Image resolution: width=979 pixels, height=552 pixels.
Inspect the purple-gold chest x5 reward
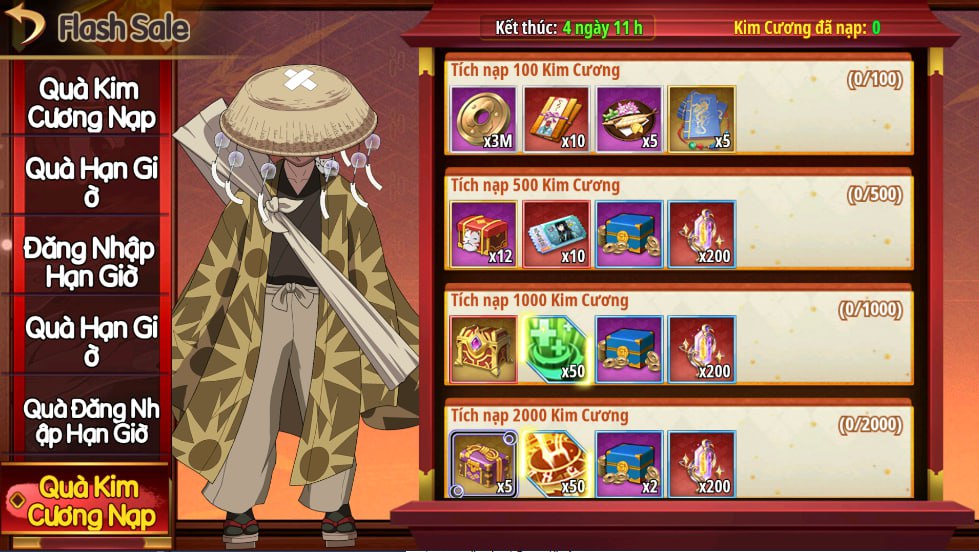pyautogui.click(x=484, y=465)
